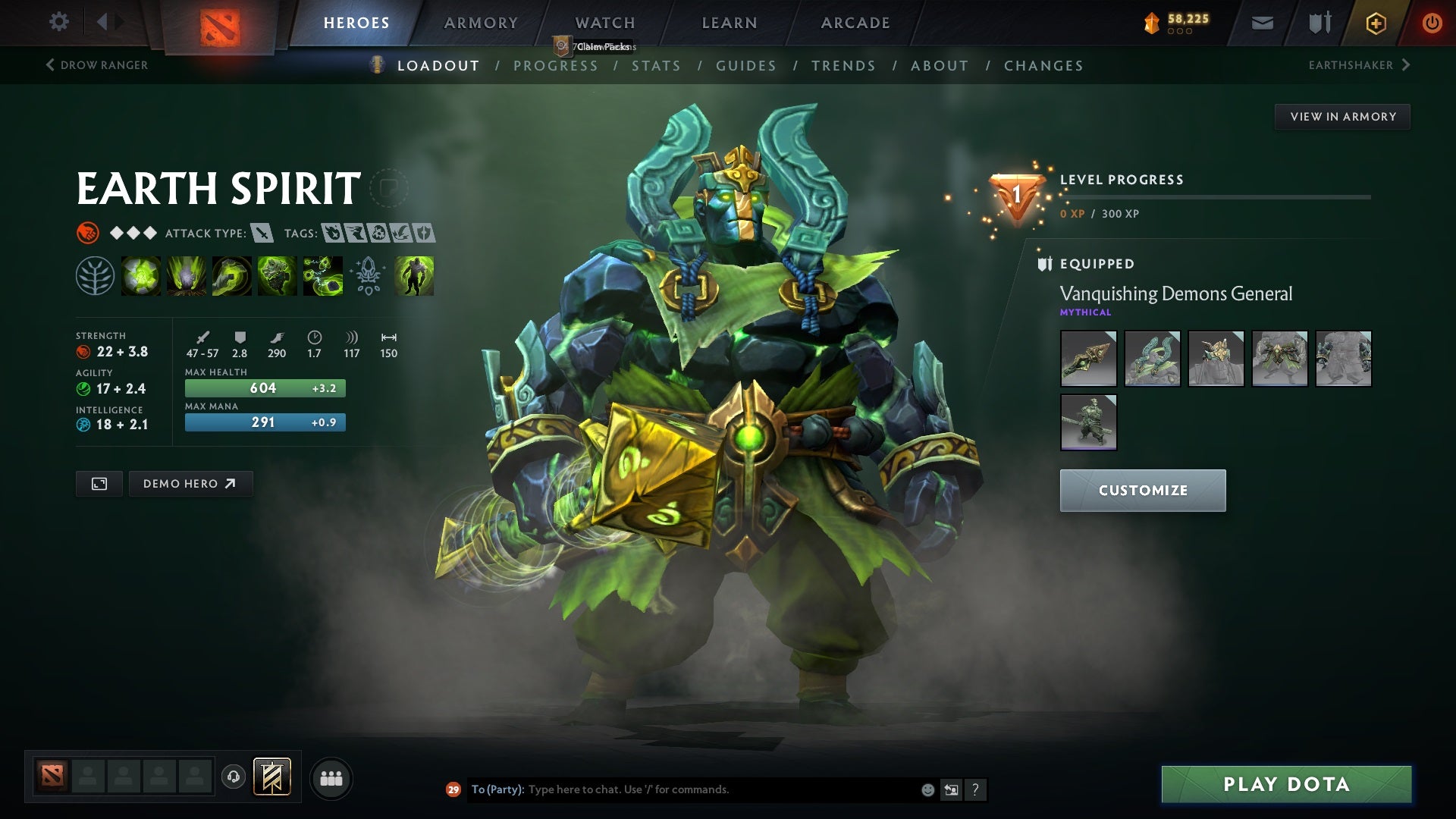
Task: Click the settings gear top left
Action: (x=59, y=21)
